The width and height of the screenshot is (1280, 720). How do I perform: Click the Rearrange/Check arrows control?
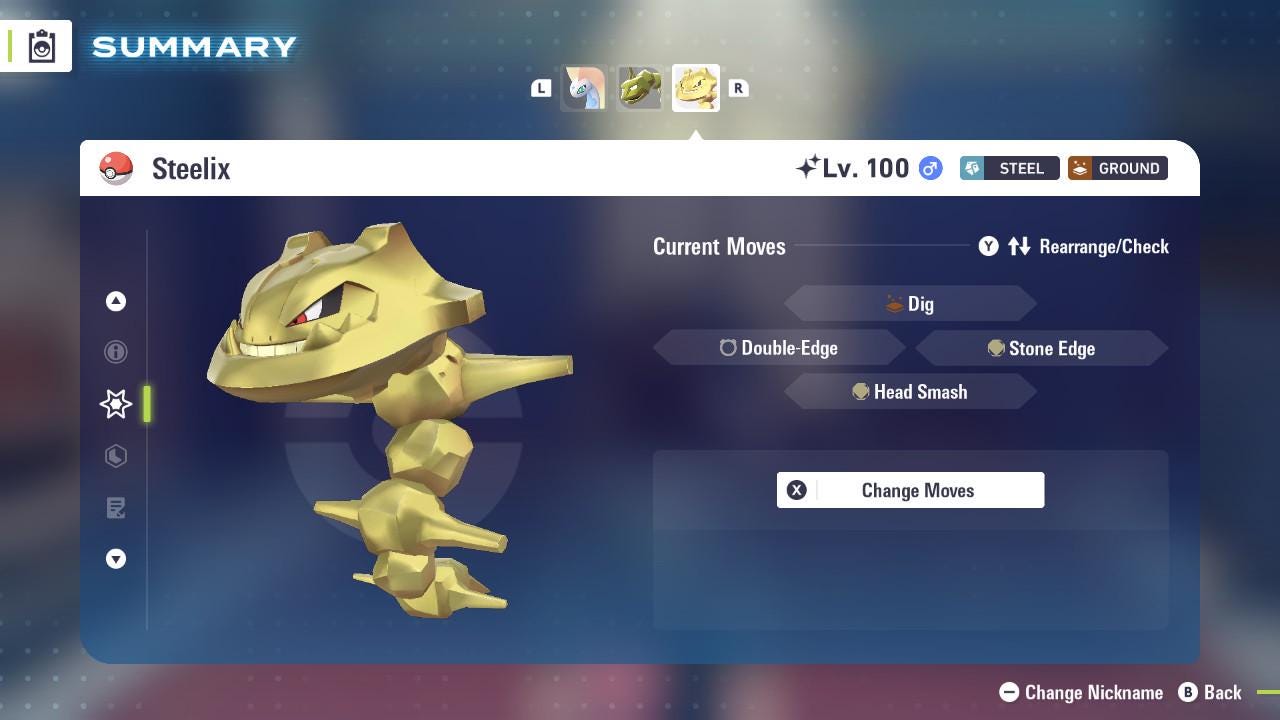[1019, 246]
